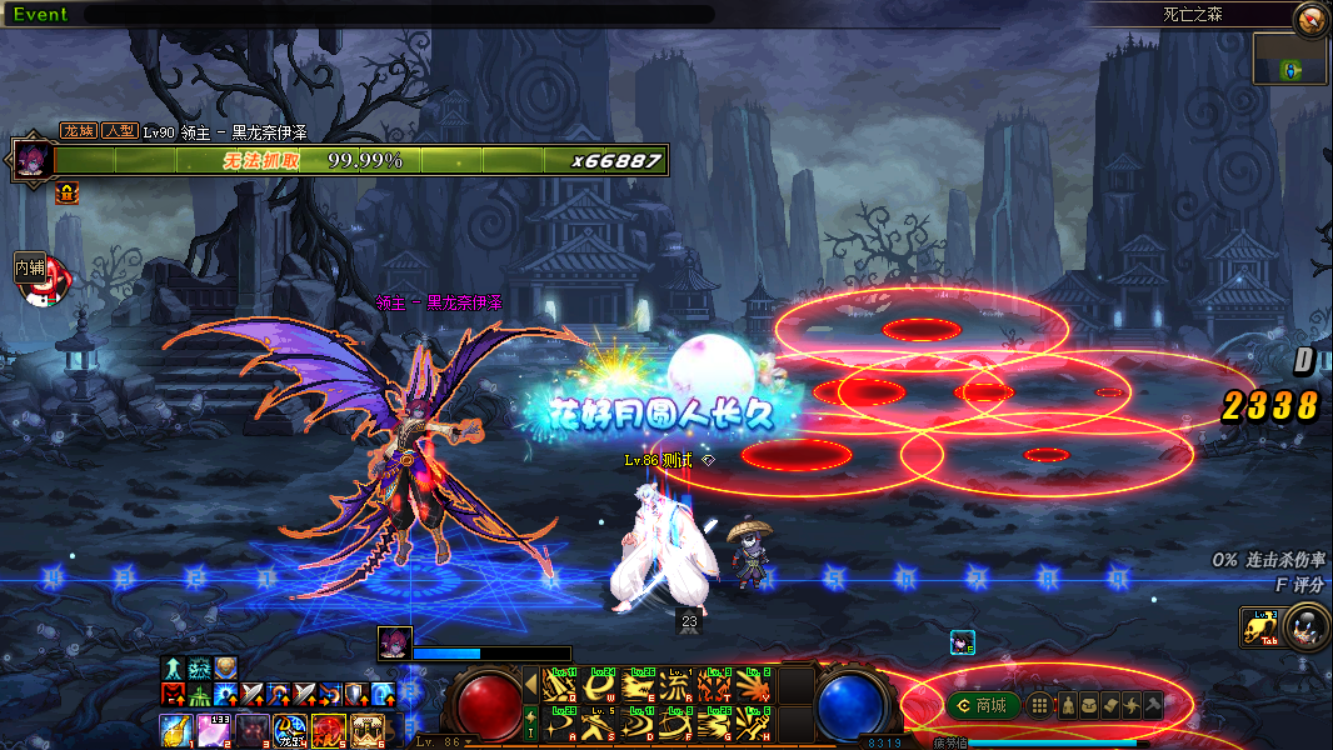
Task: Click the 内辅 helper icon
Action: (42, 278)
